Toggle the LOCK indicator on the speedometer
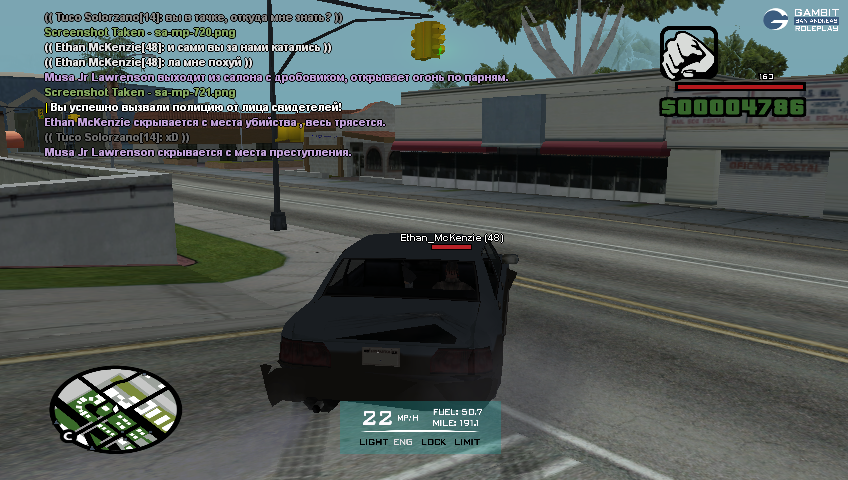The image size is (848, 480). (x=434, y=442)
